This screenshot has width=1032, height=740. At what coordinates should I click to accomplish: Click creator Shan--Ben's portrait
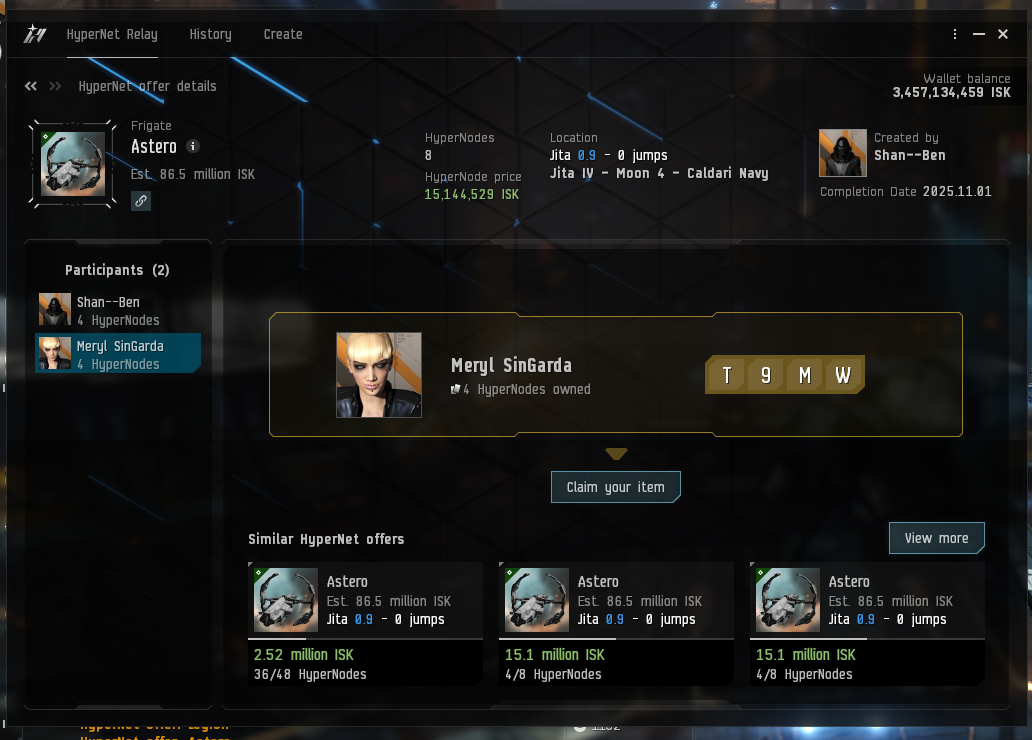click(x=842, y=153)
